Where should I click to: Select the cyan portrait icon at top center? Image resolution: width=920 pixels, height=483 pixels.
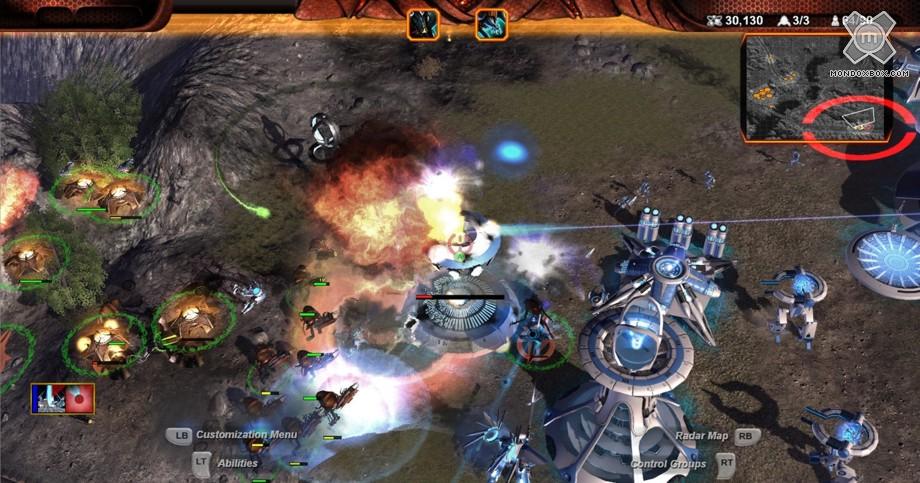pyautogui.click(x=491, y=24)
